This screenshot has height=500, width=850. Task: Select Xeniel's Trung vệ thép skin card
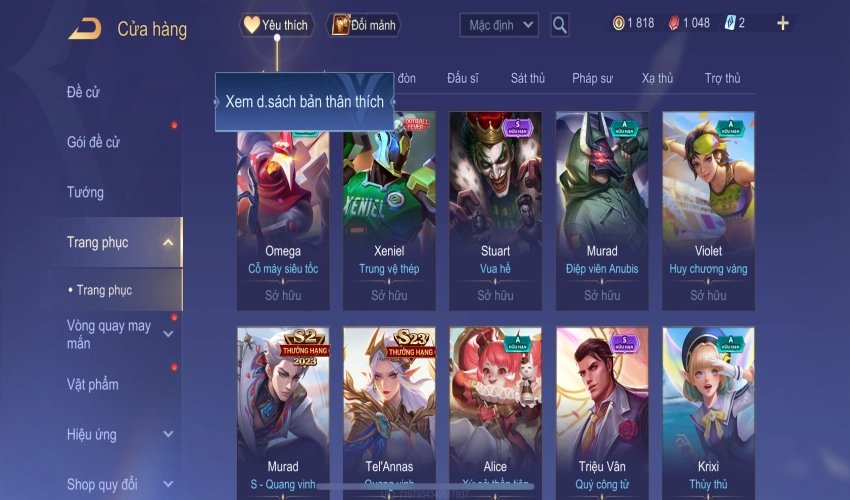coord(389,210)
